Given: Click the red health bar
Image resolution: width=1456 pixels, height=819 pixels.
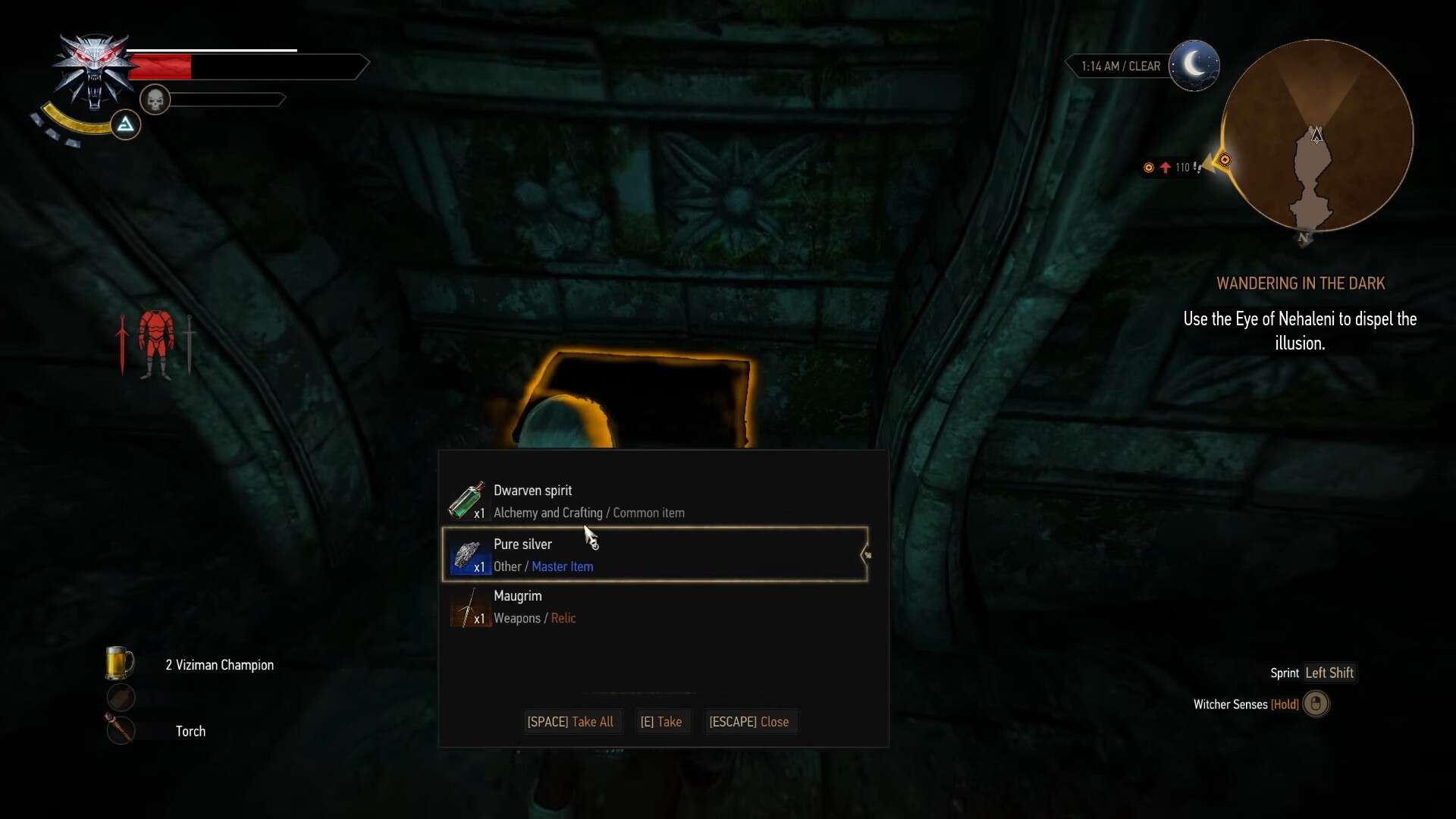Looking at the screenshot, I should (161, 66).
